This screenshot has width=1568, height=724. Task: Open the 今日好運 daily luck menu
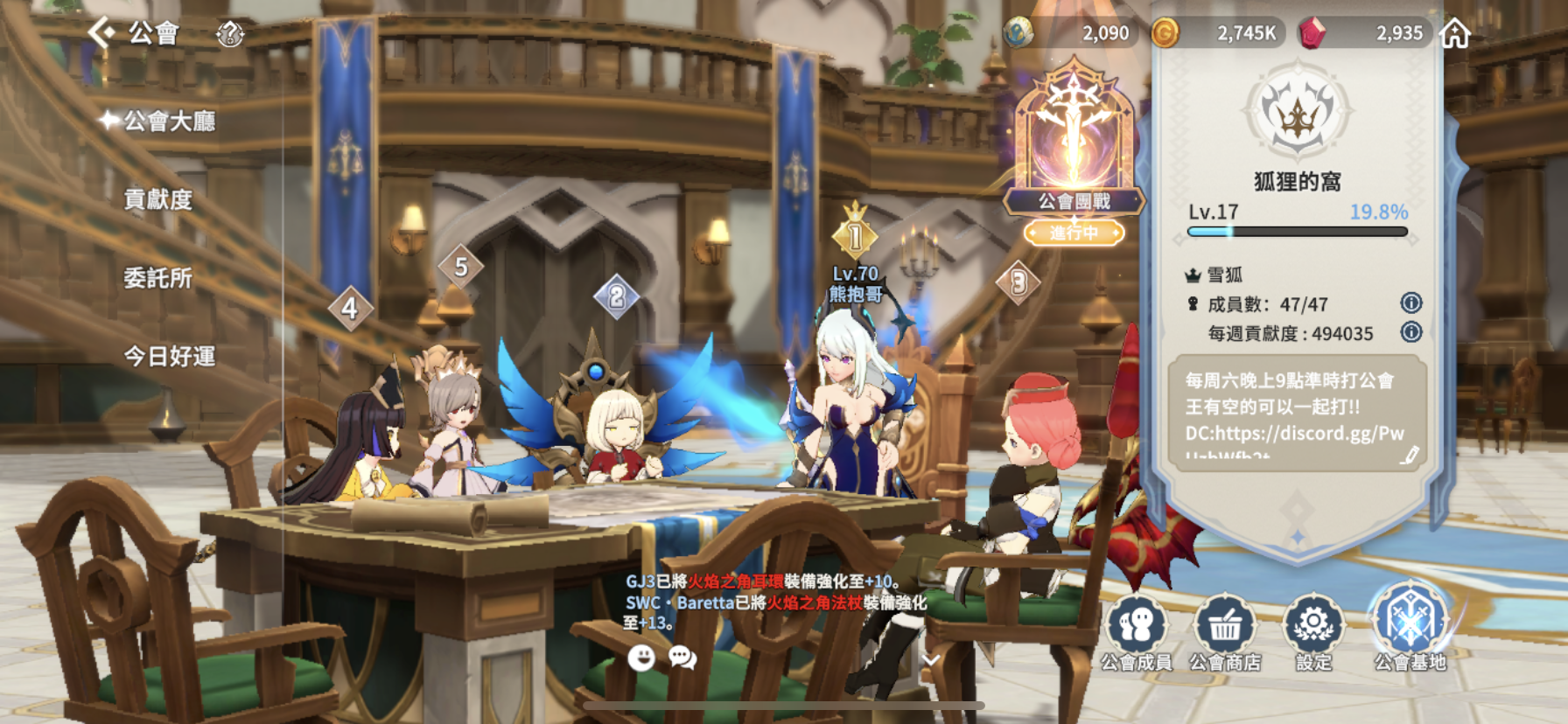pyautogui.click(x=169, y=356)
